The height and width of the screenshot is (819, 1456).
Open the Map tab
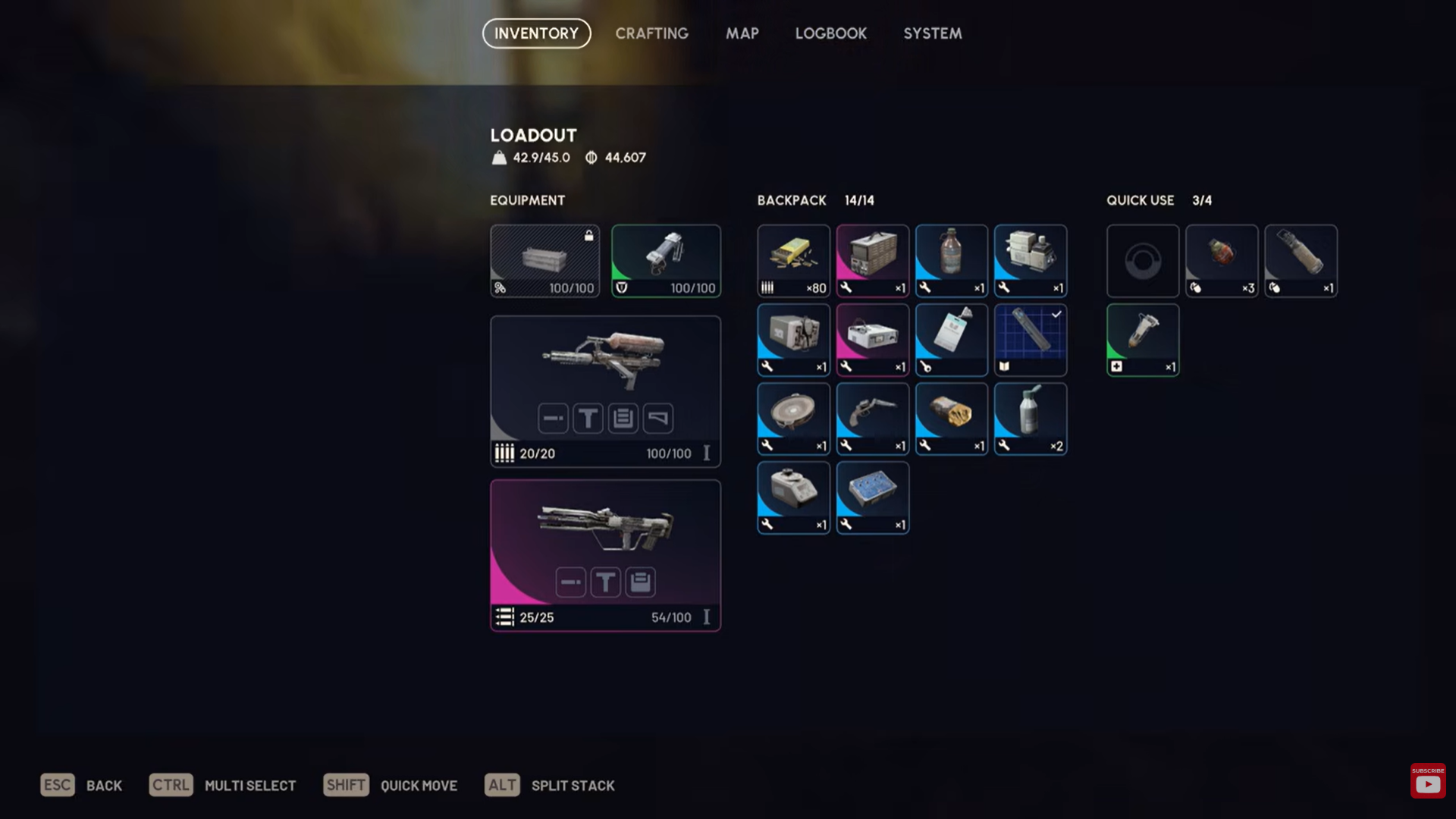(x=742, y=33)
